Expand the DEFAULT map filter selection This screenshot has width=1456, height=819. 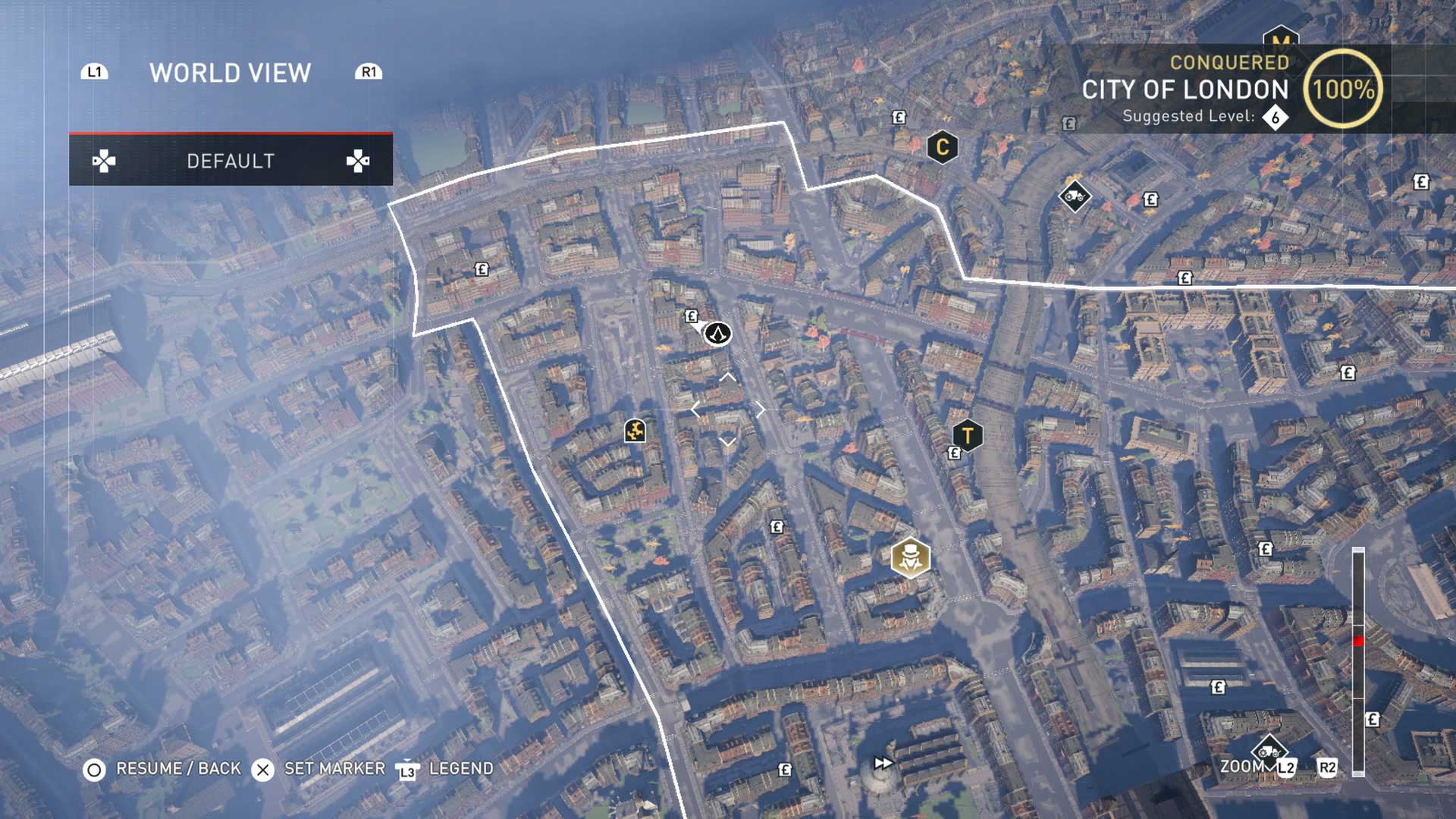[x=231, y=161]
